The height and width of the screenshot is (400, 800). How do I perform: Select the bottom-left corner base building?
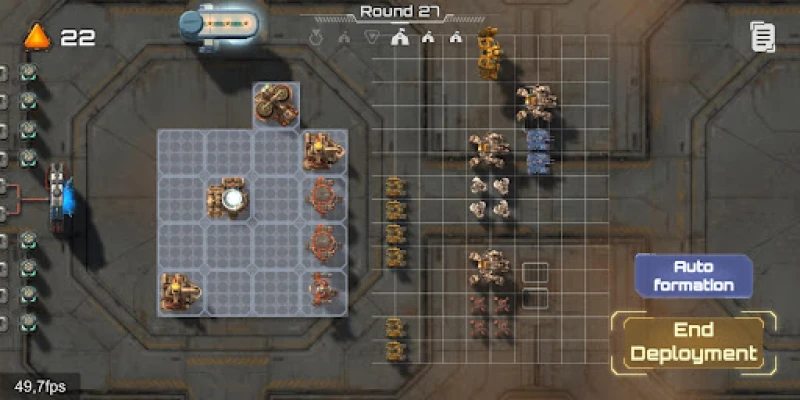point(180,293)
